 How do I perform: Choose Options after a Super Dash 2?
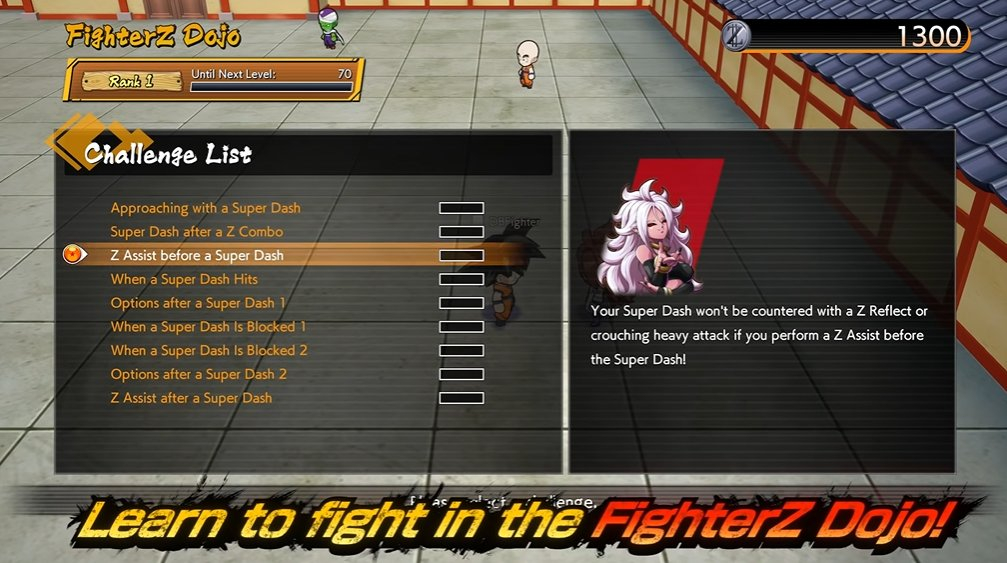tap(198, 374)
